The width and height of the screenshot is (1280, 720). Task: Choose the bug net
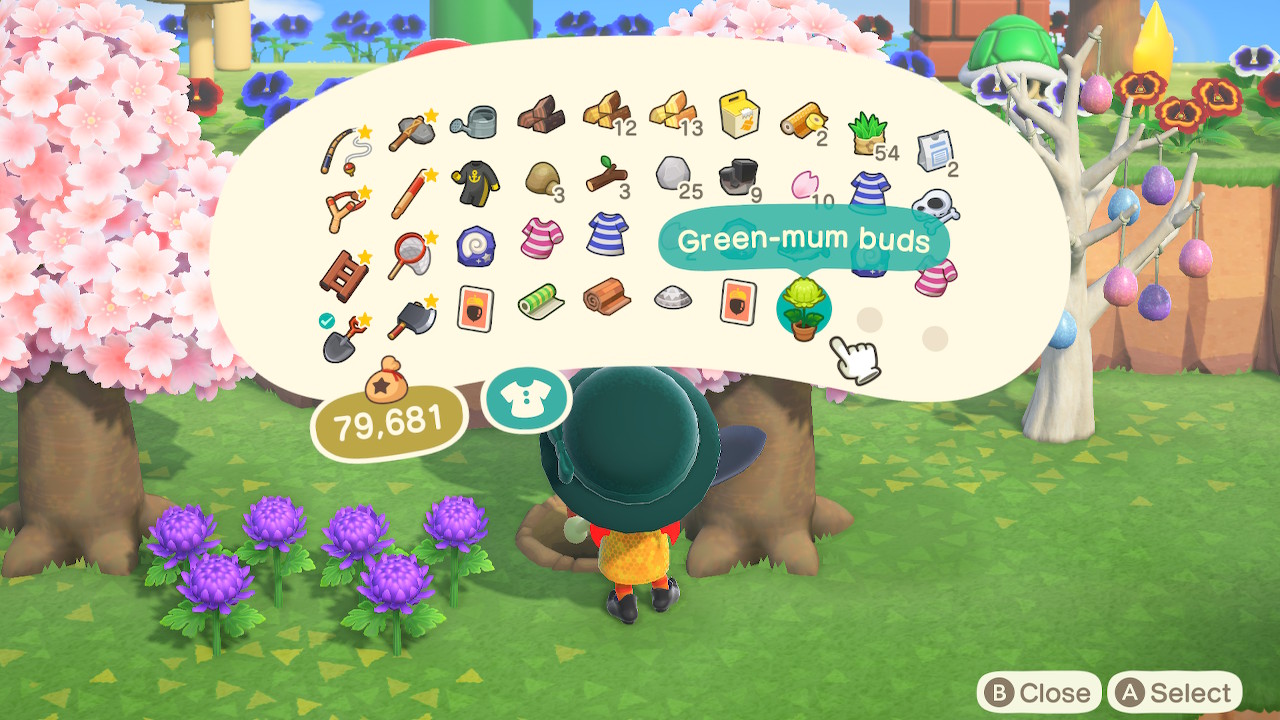pyautogui.click(x=410, y=253)
